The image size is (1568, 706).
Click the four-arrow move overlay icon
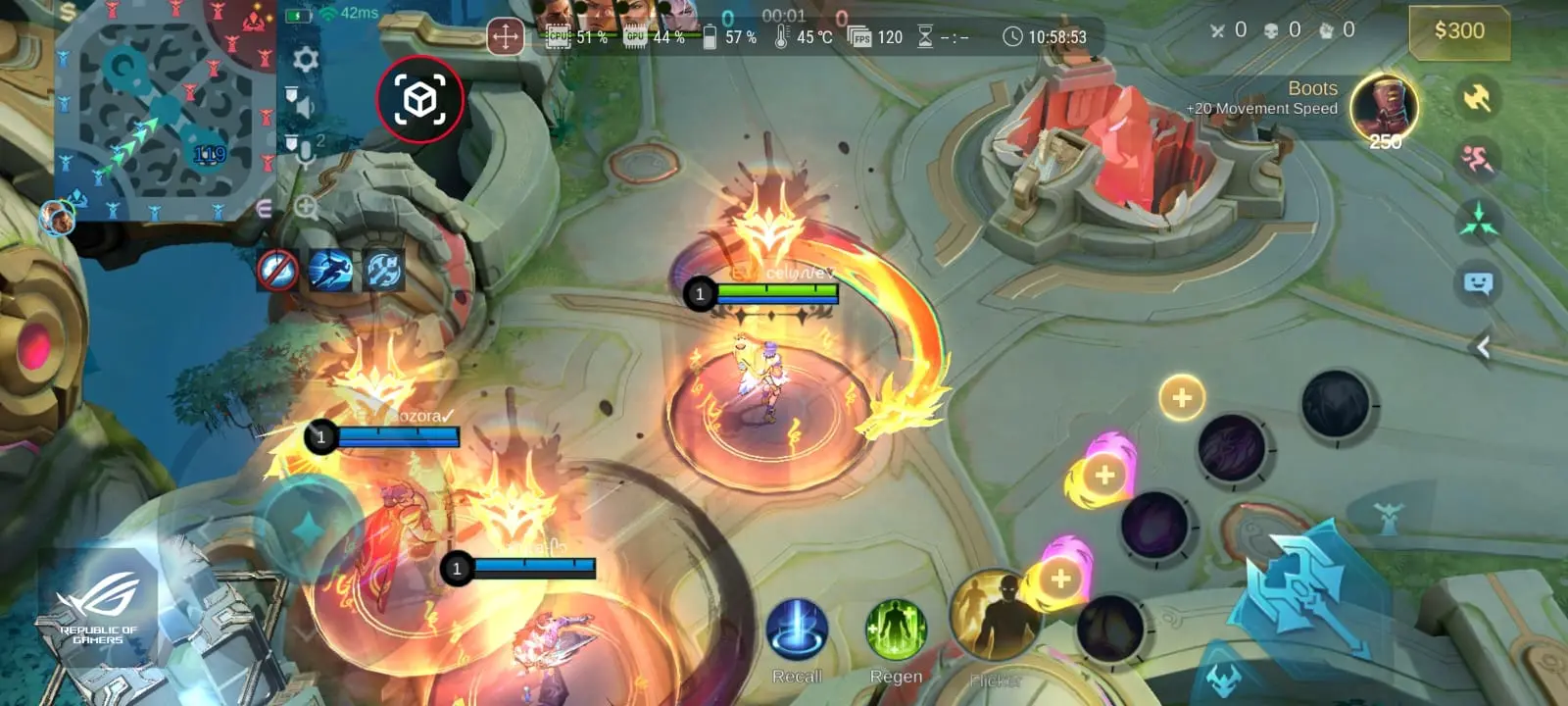pyautogui.click(x=506, y=38)
